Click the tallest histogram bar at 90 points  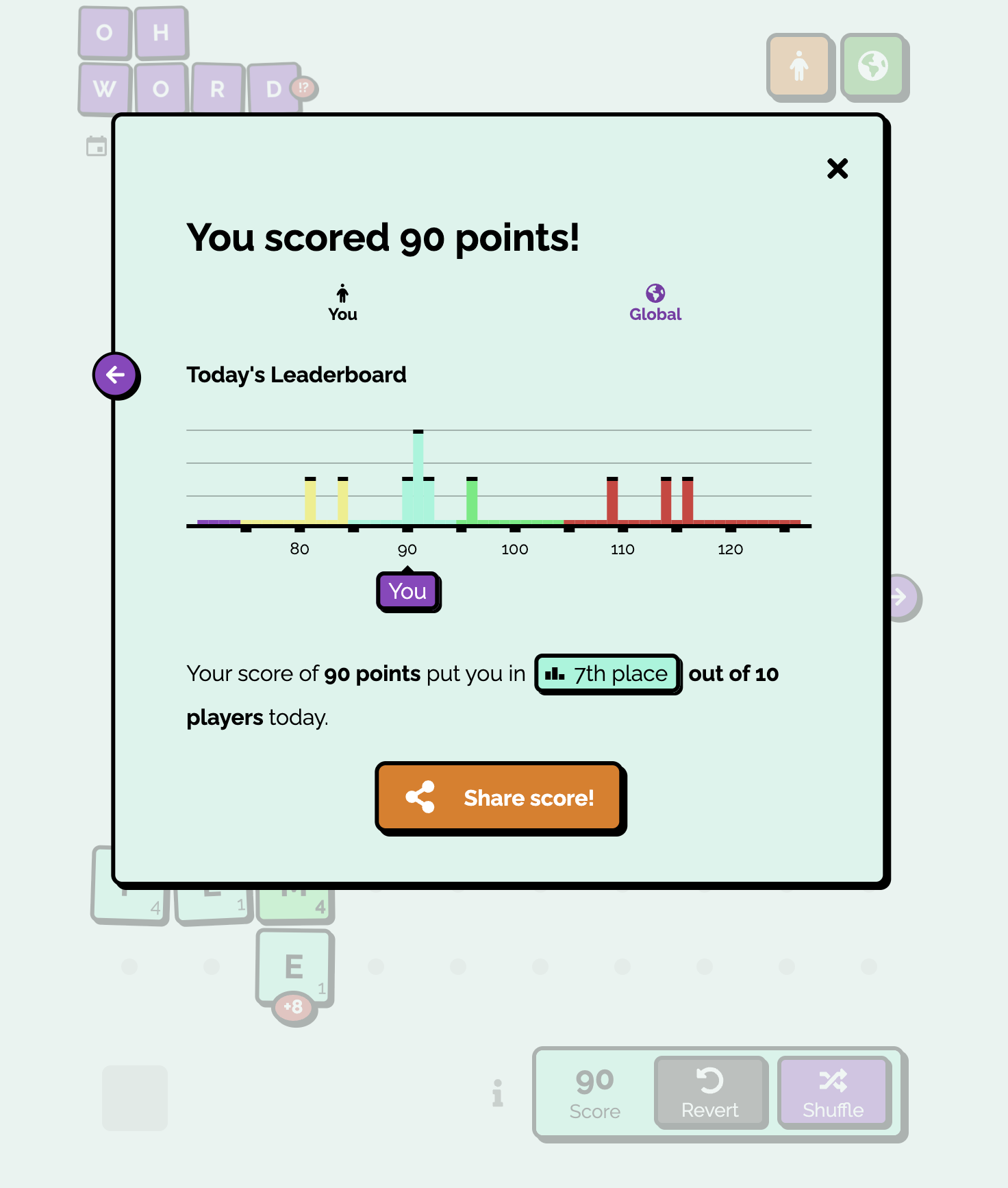pyautogui.click(x=418, y=473)
